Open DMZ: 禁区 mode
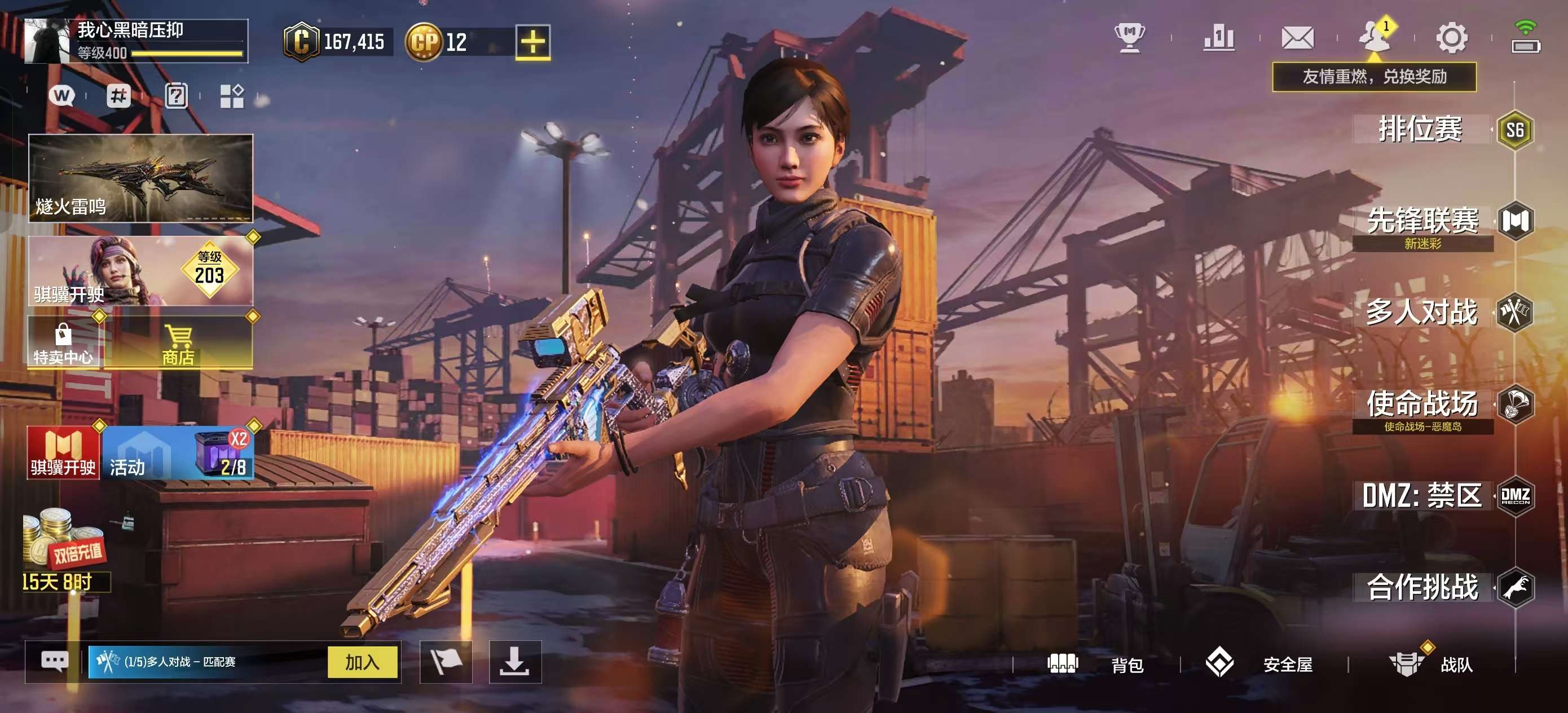Screen dimensions: 1568x713 1422,496
